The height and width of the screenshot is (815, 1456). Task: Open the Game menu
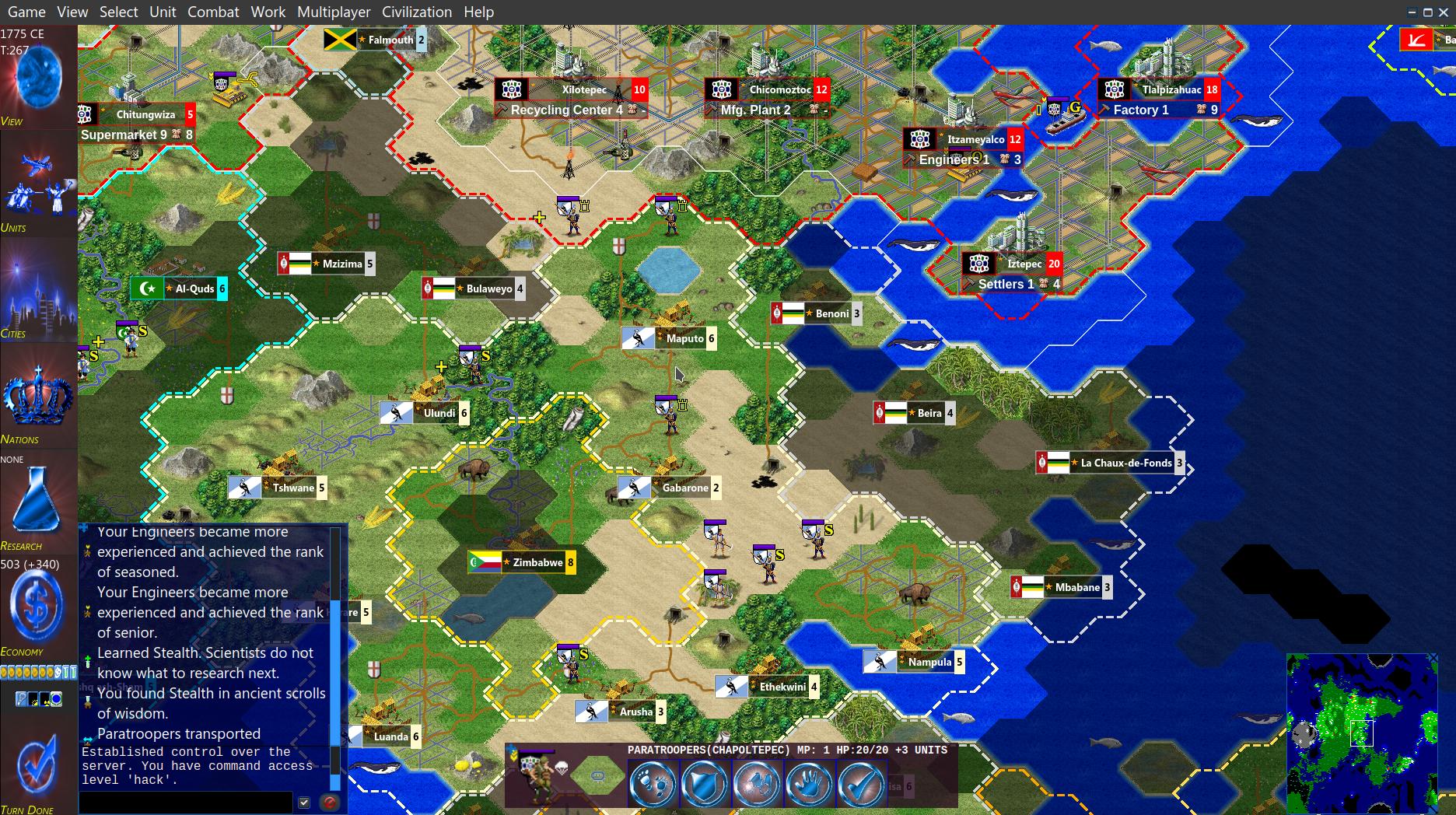[x=26, y=12]
